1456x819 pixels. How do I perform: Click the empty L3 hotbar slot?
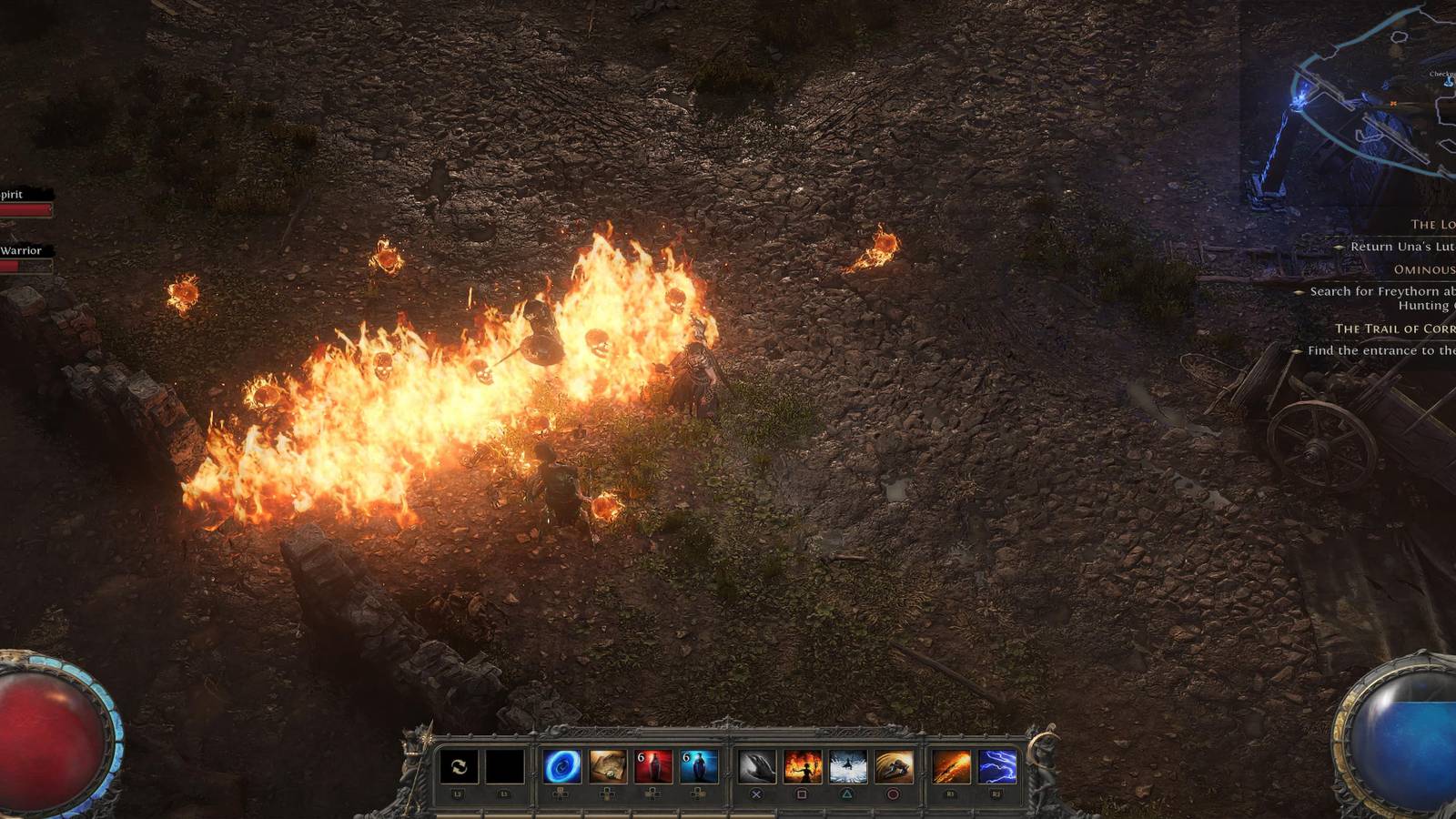pos(503,767)
